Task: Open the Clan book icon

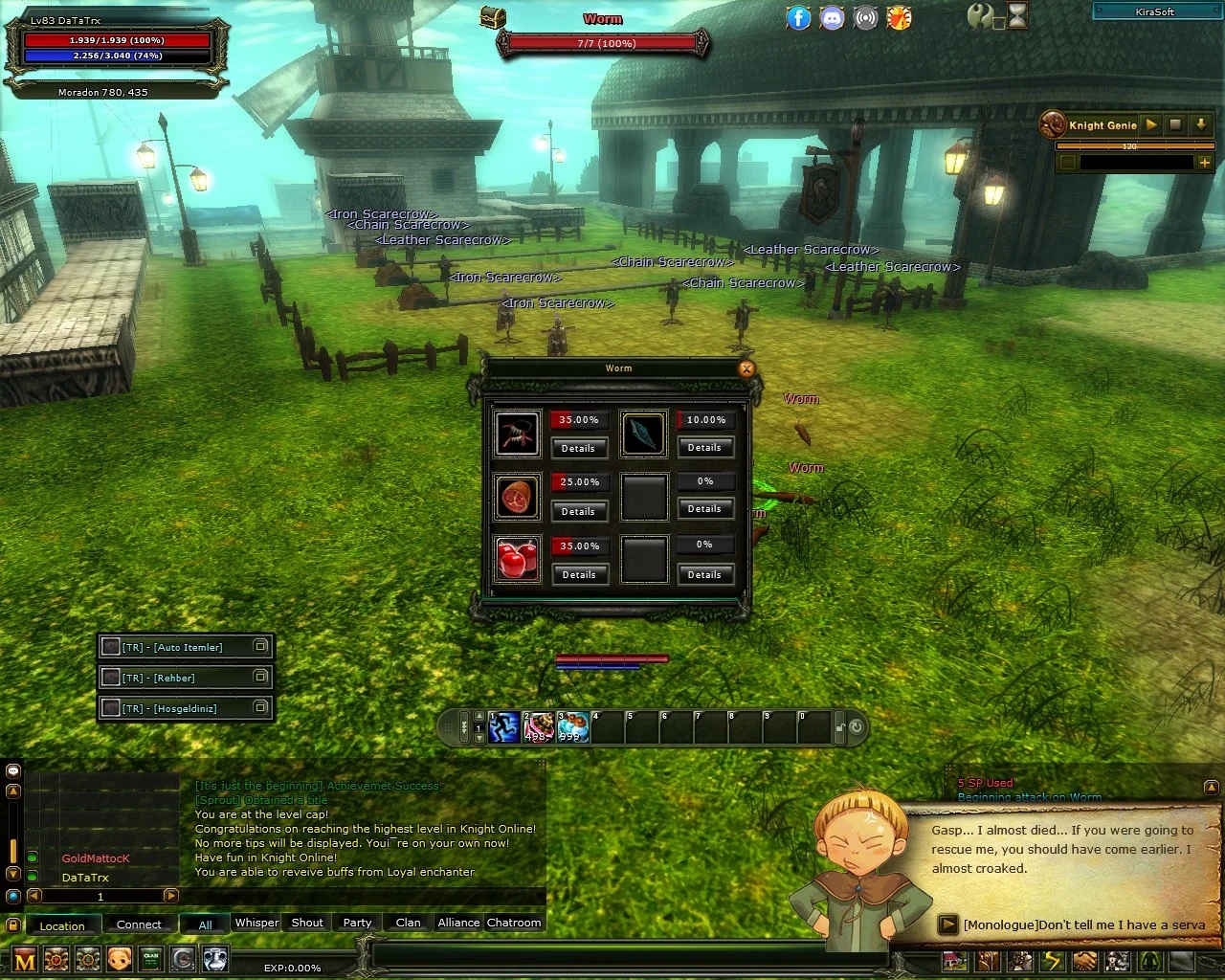Action: point(151,958)
